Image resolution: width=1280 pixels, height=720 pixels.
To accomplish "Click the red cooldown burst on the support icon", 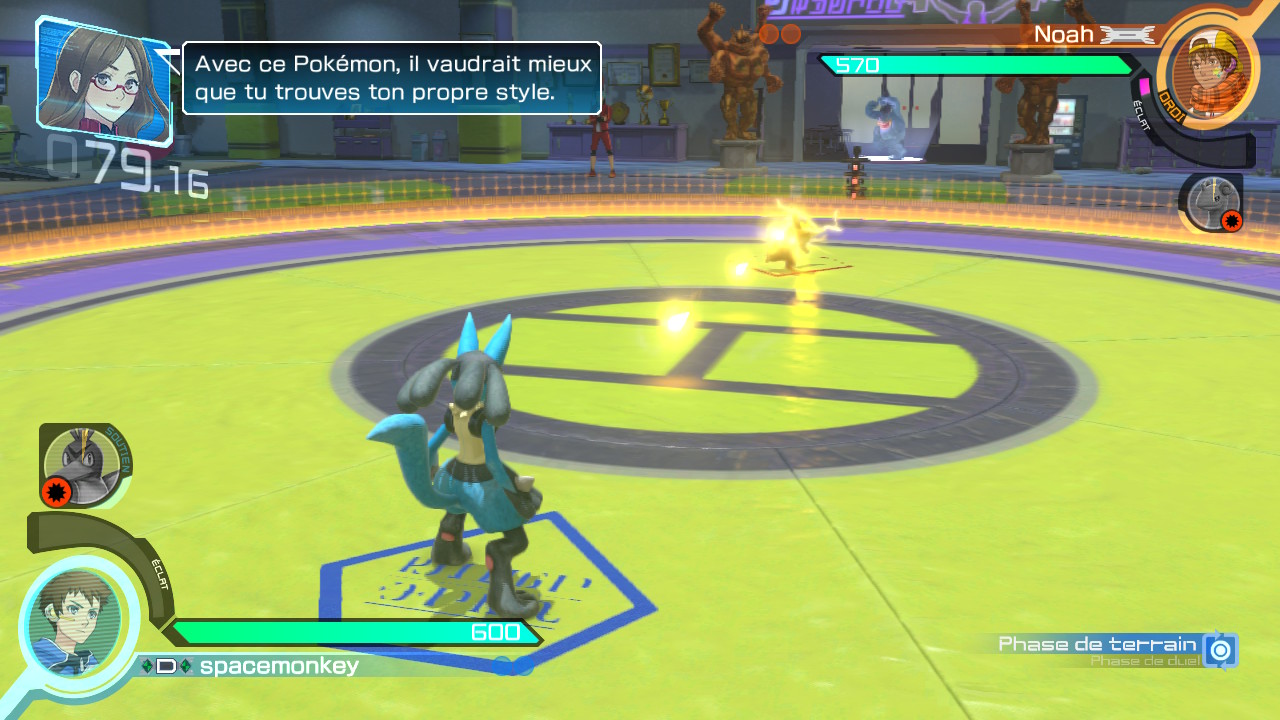I will pos(55,490).
